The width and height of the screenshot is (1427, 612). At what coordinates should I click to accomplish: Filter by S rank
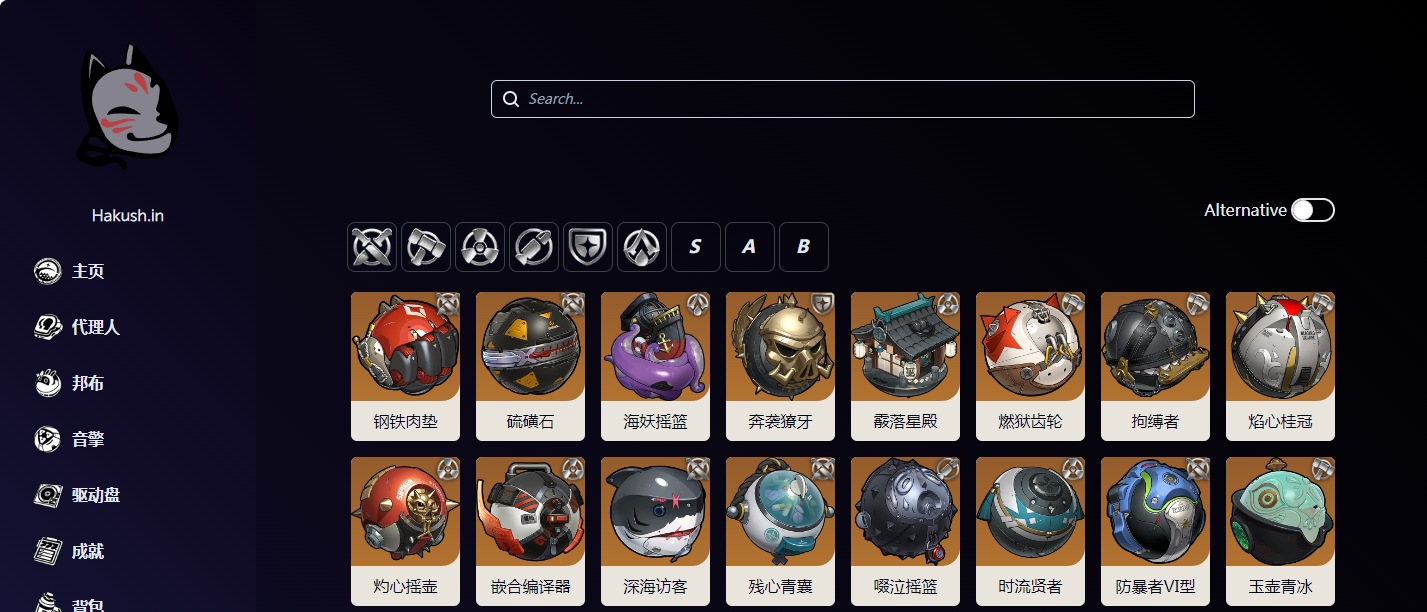696,247
